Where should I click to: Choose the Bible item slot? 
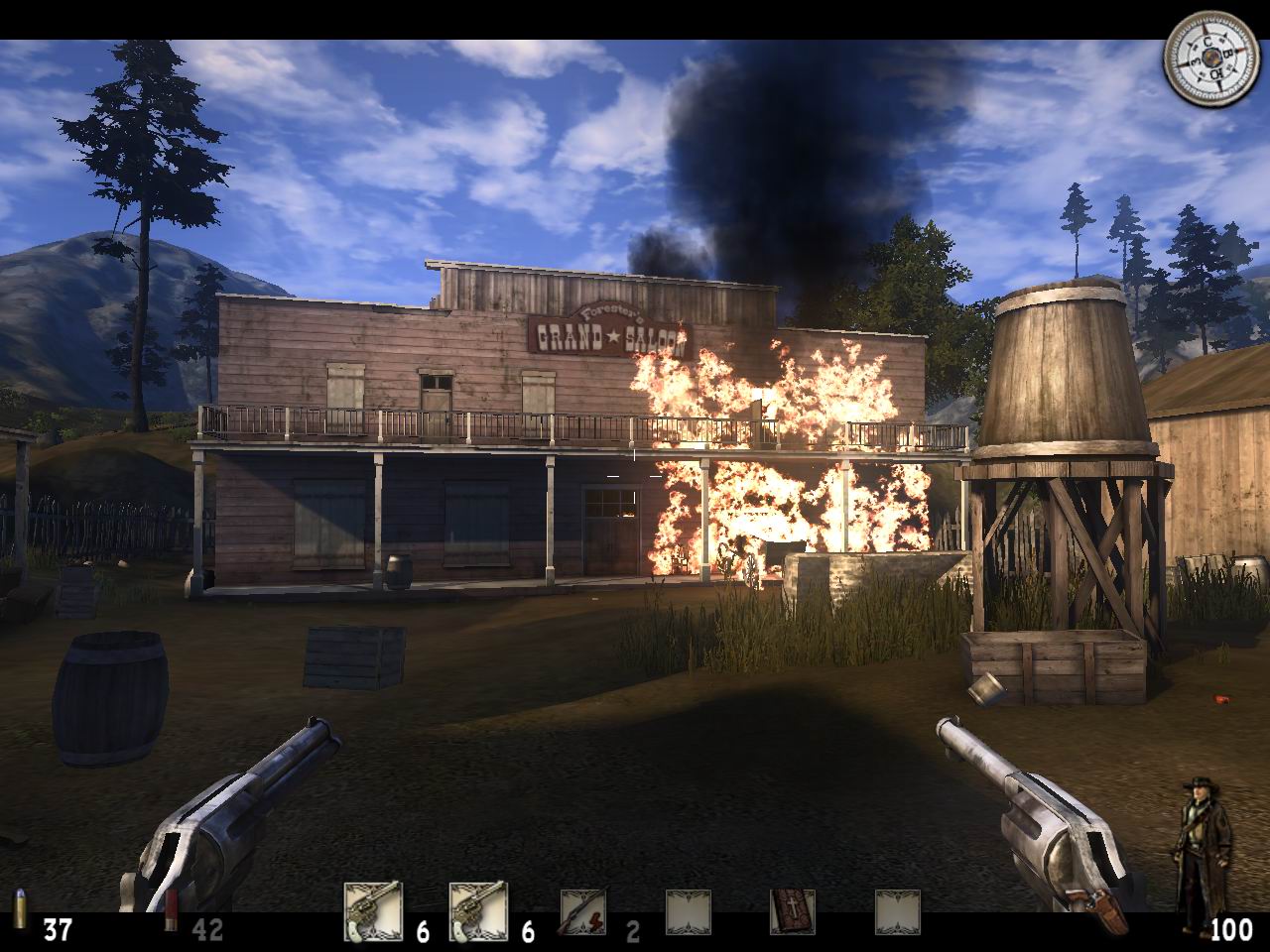(793, 912)
